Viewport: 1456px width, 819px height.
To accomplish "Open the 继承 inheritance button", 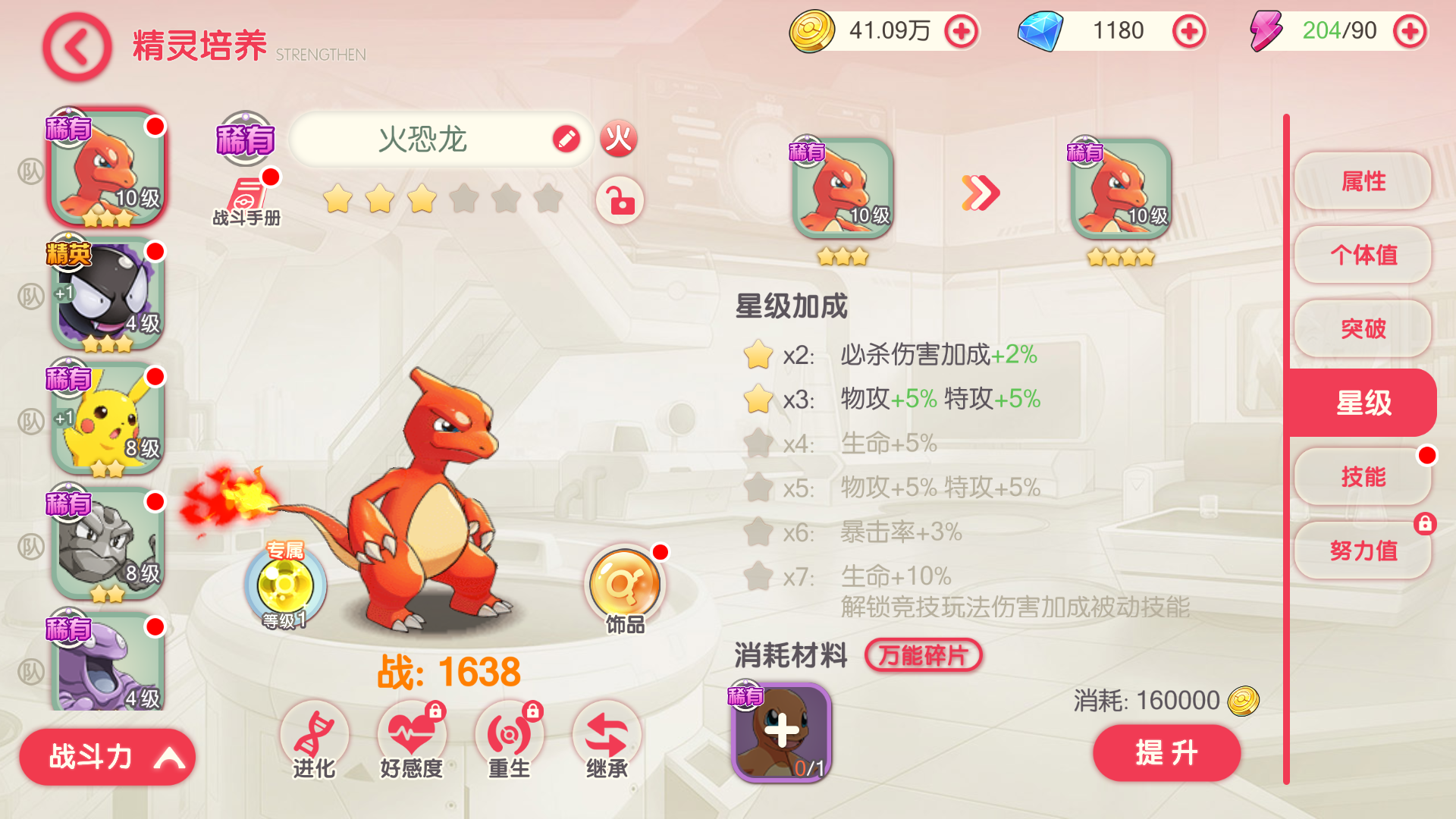I will [x=607, y=742].
